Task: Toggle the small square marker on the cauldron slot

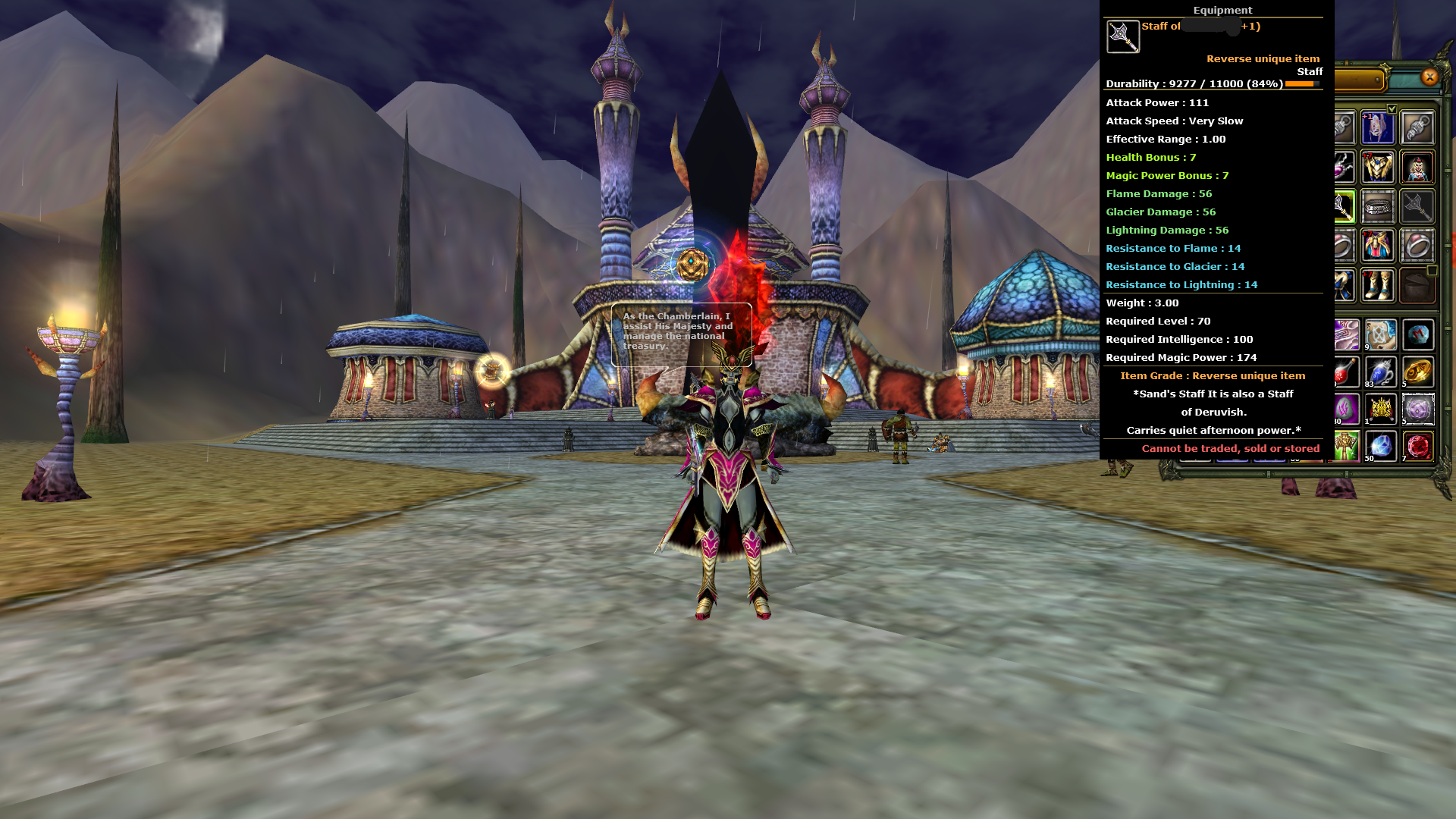Action: pyautogui.click(x=1433, y=270)
